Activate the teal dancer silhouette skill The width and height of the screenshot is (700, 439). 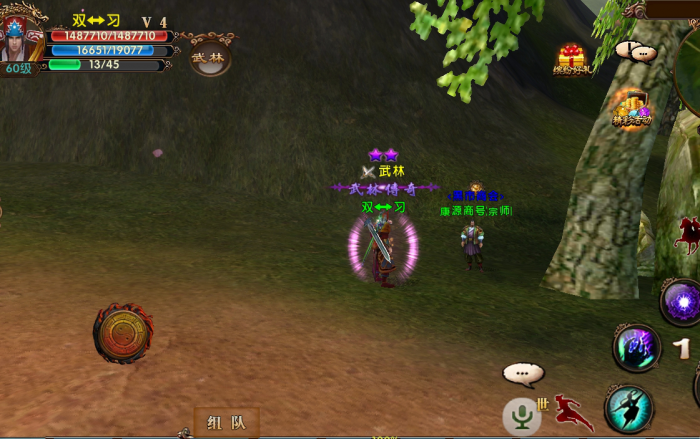(x=629, y=408)
